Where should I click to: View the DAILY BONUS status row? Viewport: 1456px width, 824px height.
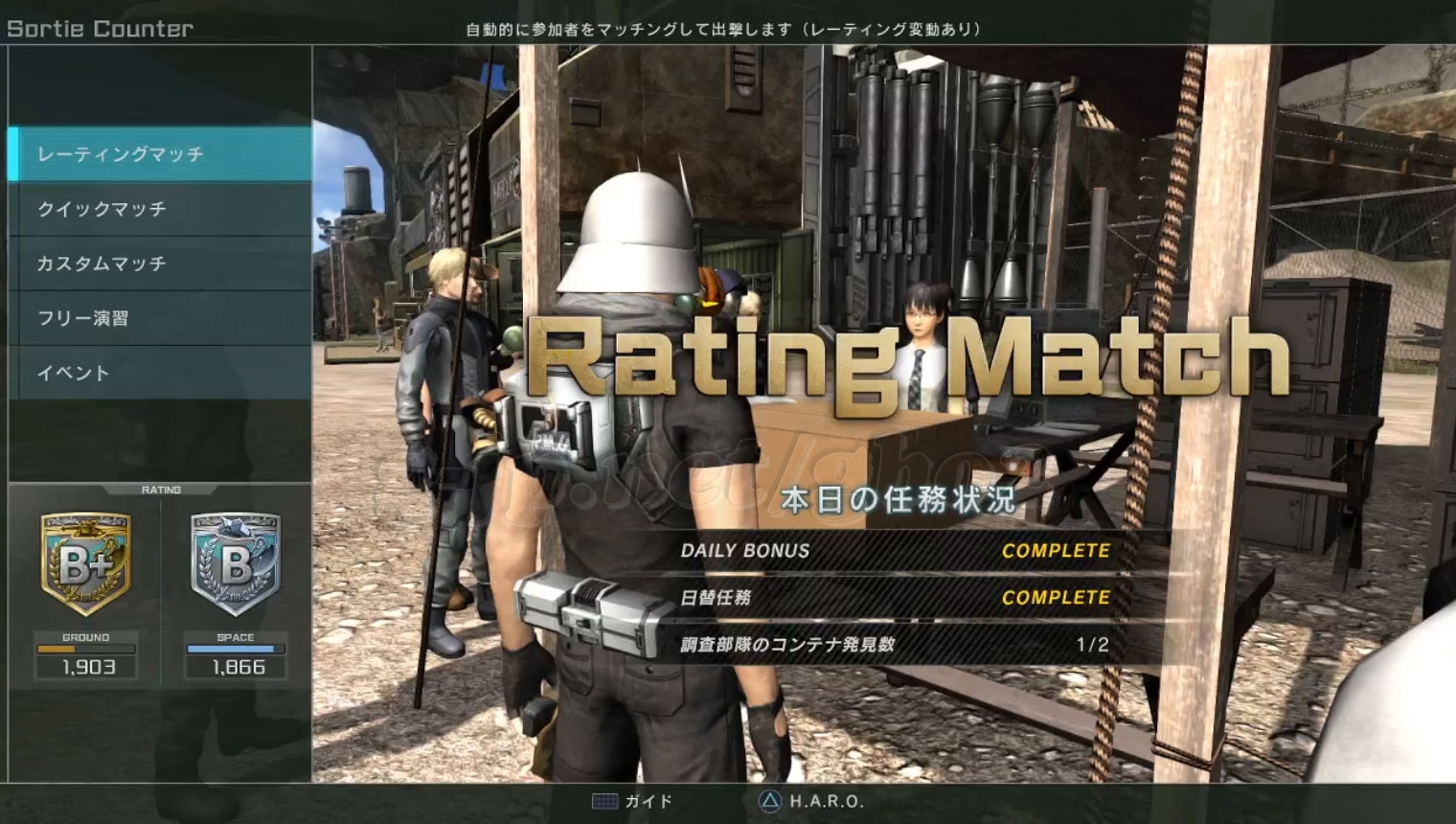click(x=895, y=551)
